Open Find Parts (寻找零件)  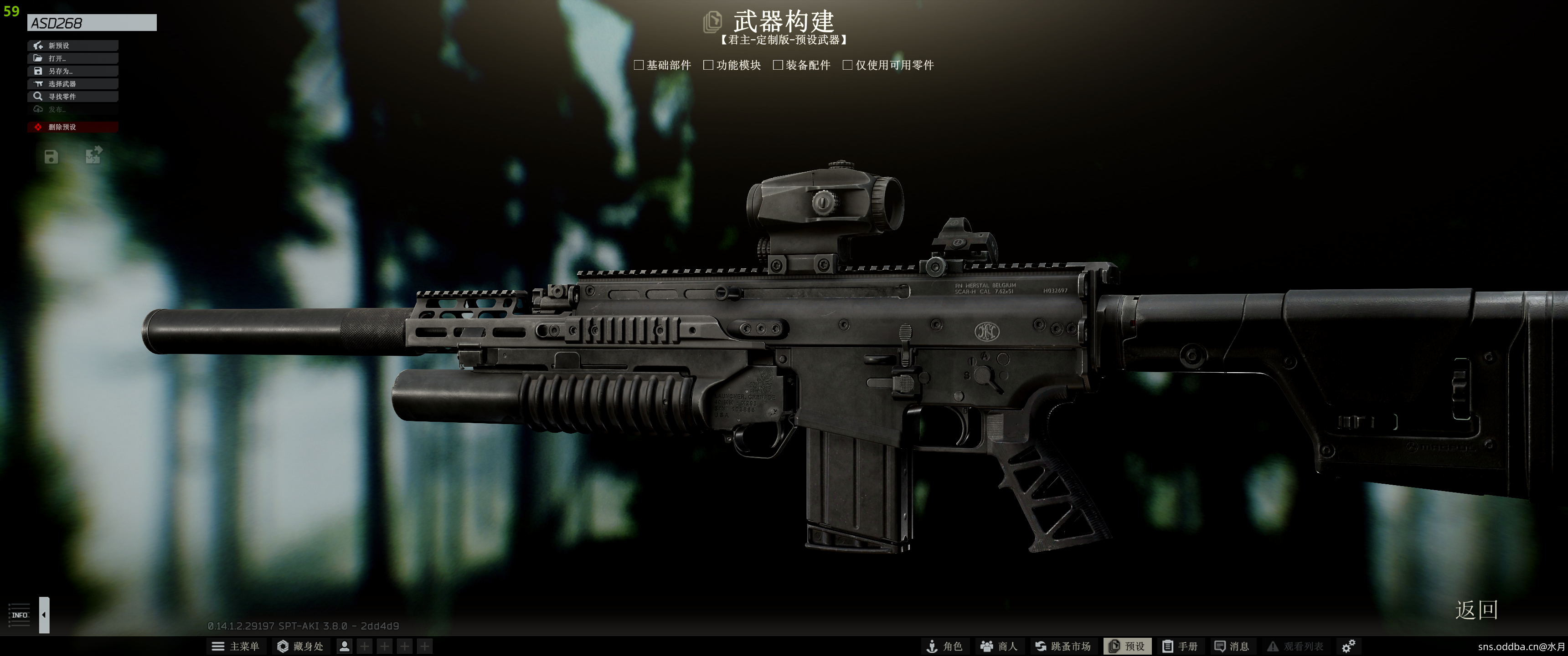(72, 97)
